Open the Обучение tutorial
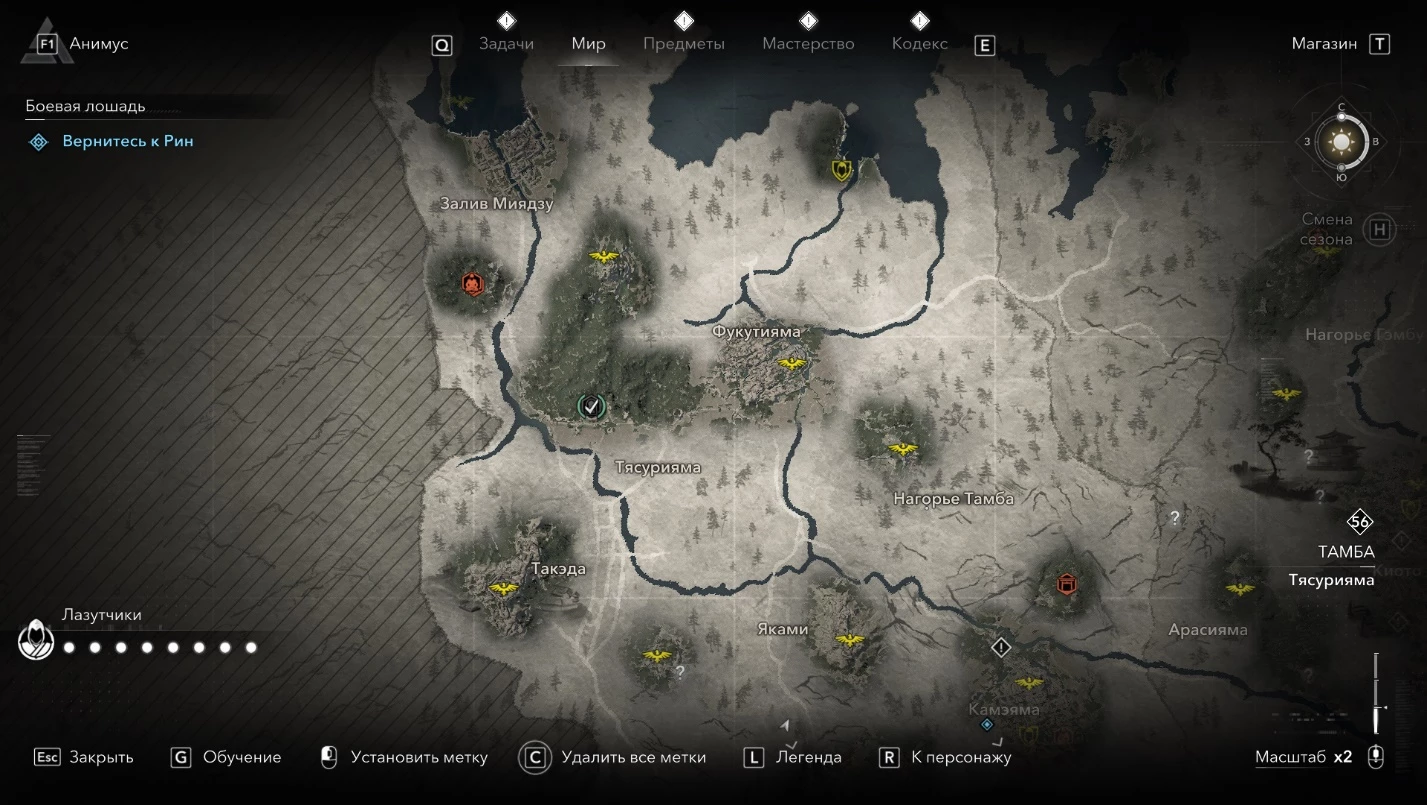The height and width of the screenshot is (805, 1427). pyautogui.click(x=241, y=757)
